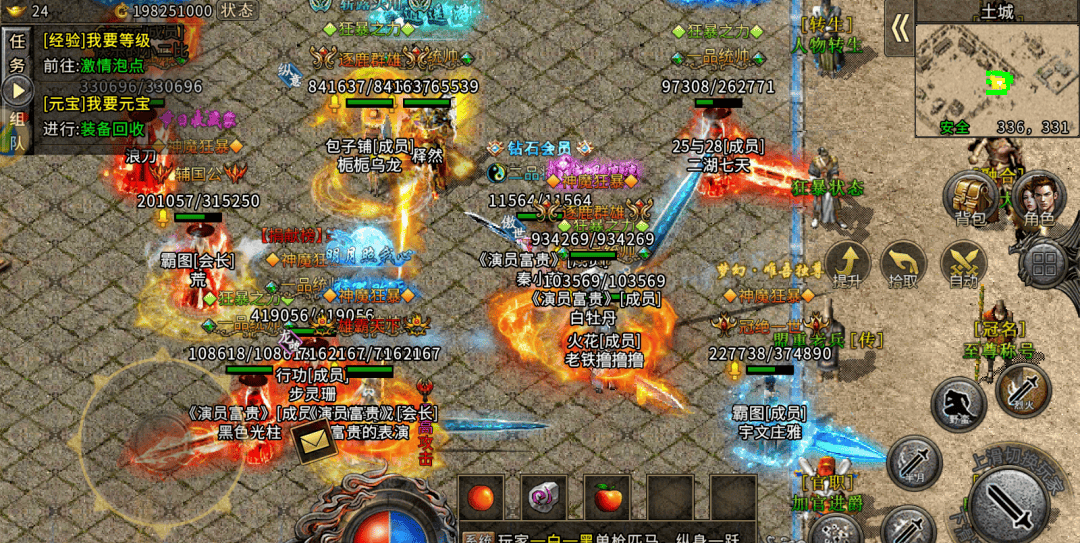Open the 土城 minimap
The image size is (1080, 543).
point(996,77)
